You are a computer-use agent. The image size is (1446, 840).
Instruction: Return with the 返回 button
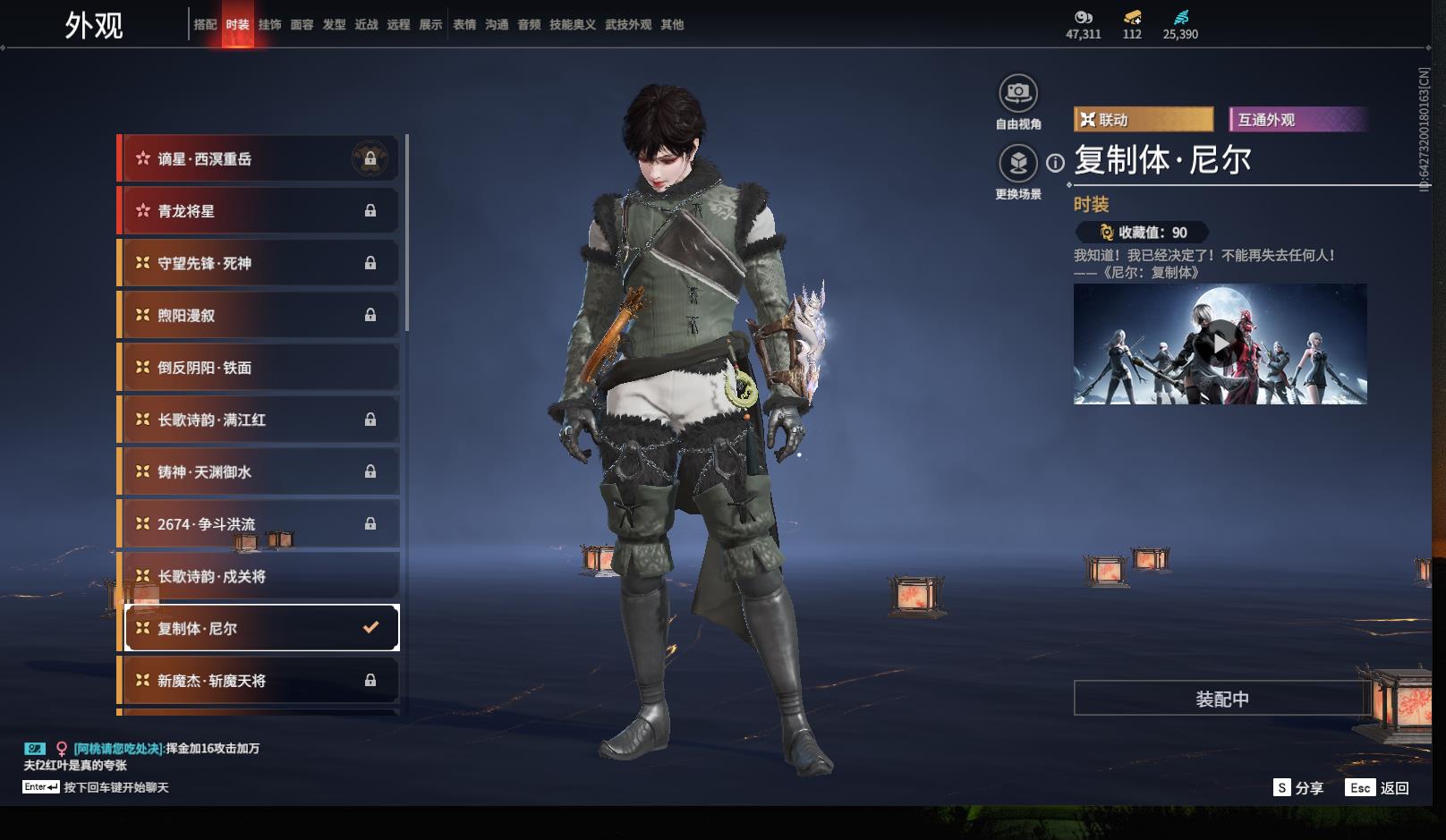(1379, 787)
